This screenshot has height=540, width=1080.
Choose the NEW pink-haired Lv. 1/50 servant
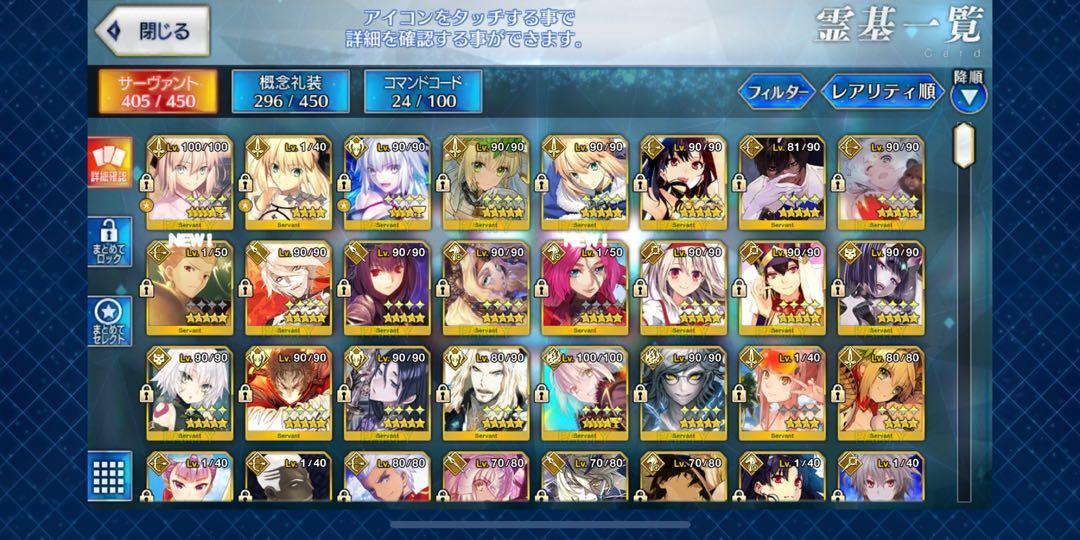(x=585, y=287)
